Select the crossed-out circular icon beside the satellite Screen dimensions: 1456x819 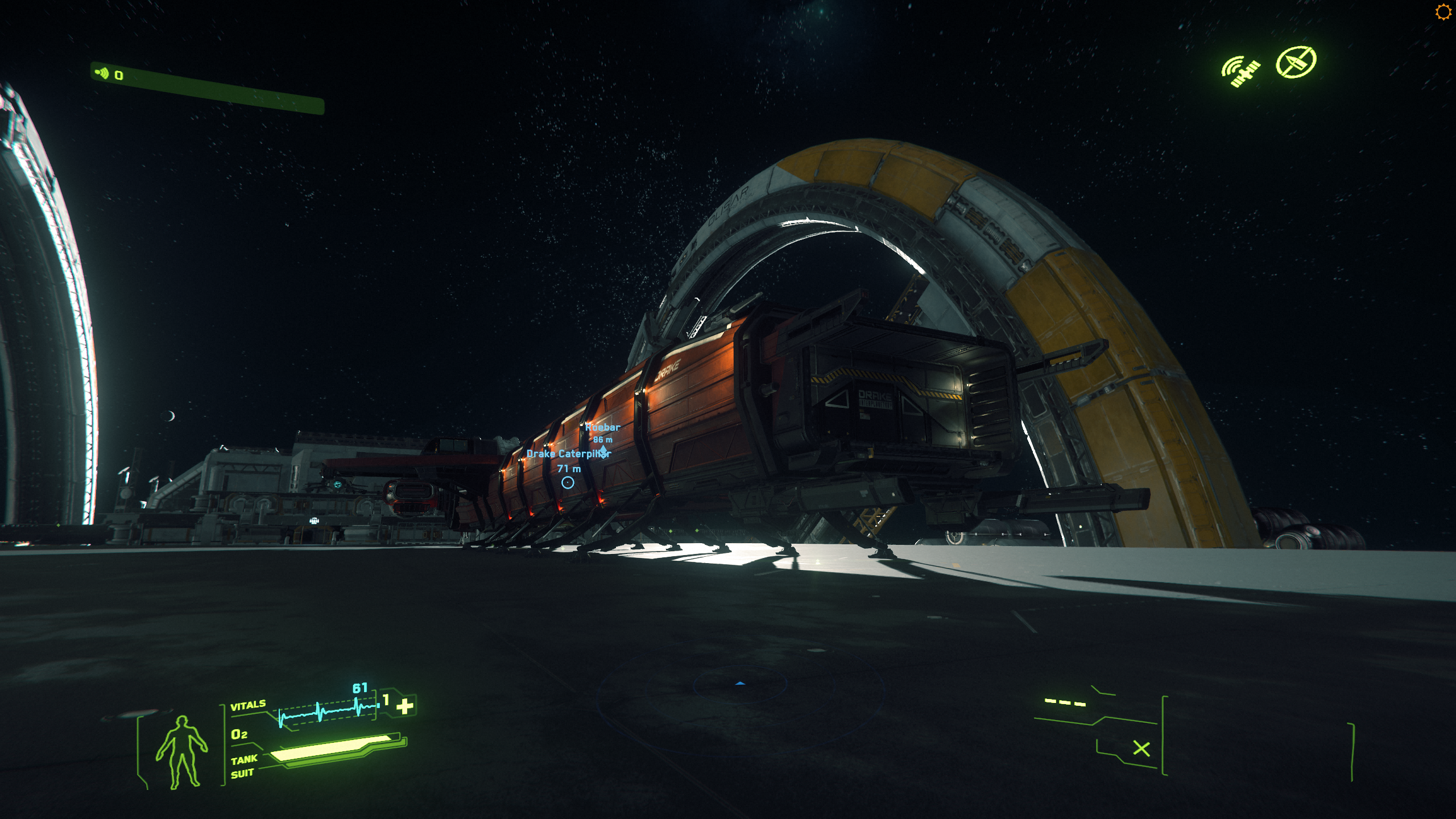coord(1296,62)
